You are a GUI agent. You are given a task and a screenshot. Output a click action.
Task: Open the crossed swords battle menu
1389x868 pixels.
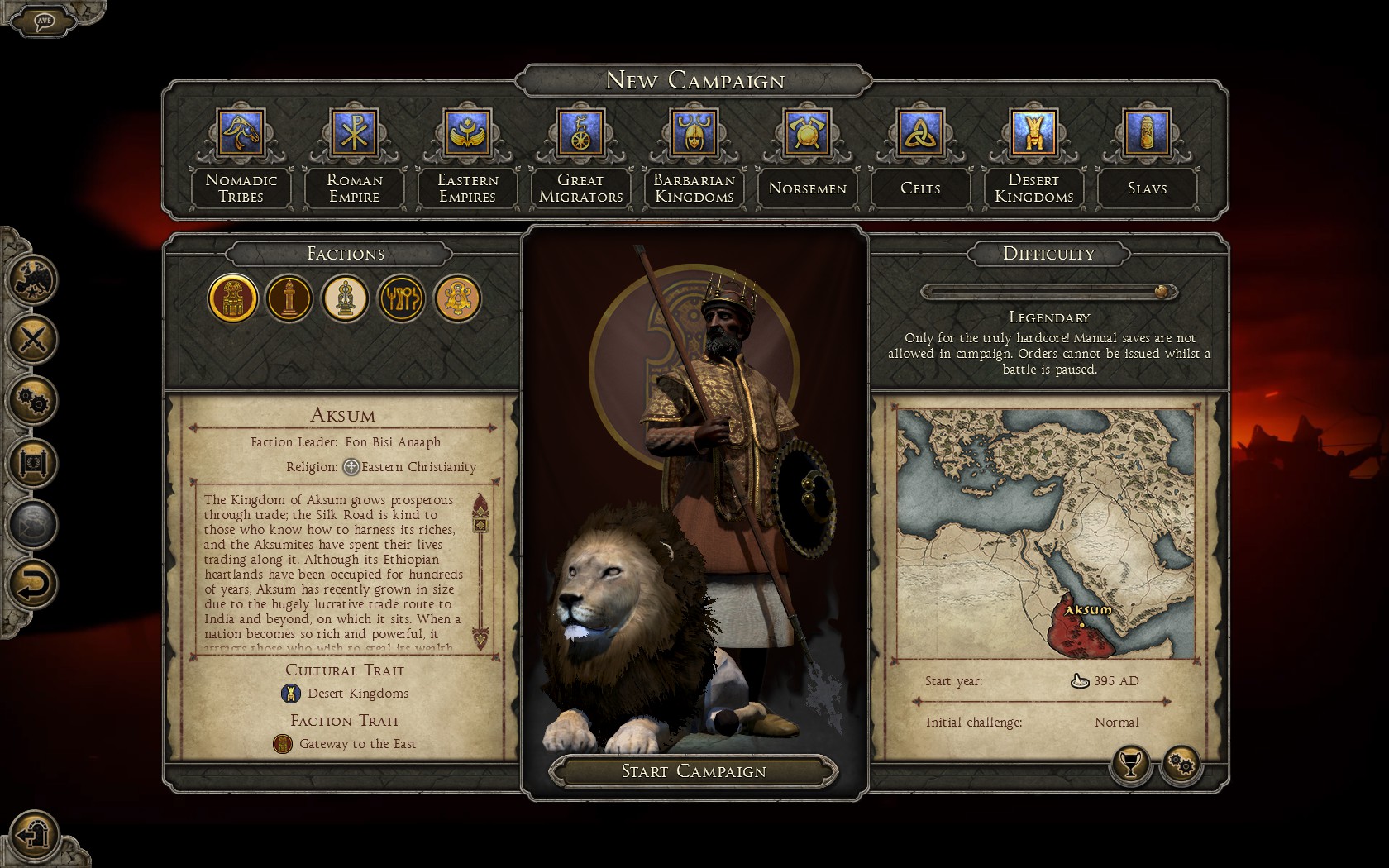(x=33, y=339)
